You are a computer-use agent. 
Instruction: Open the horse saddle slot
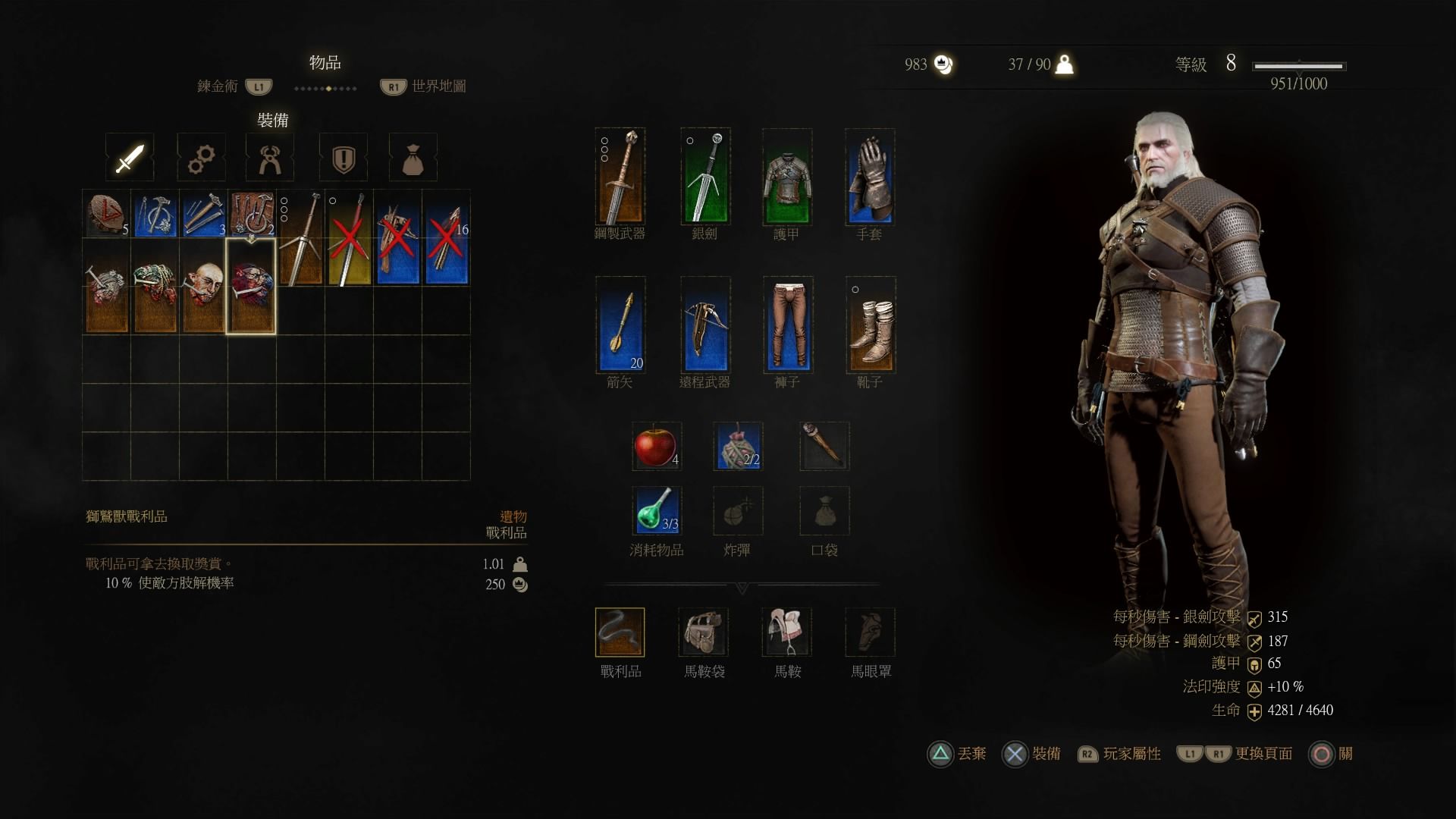tap(786, 632)
